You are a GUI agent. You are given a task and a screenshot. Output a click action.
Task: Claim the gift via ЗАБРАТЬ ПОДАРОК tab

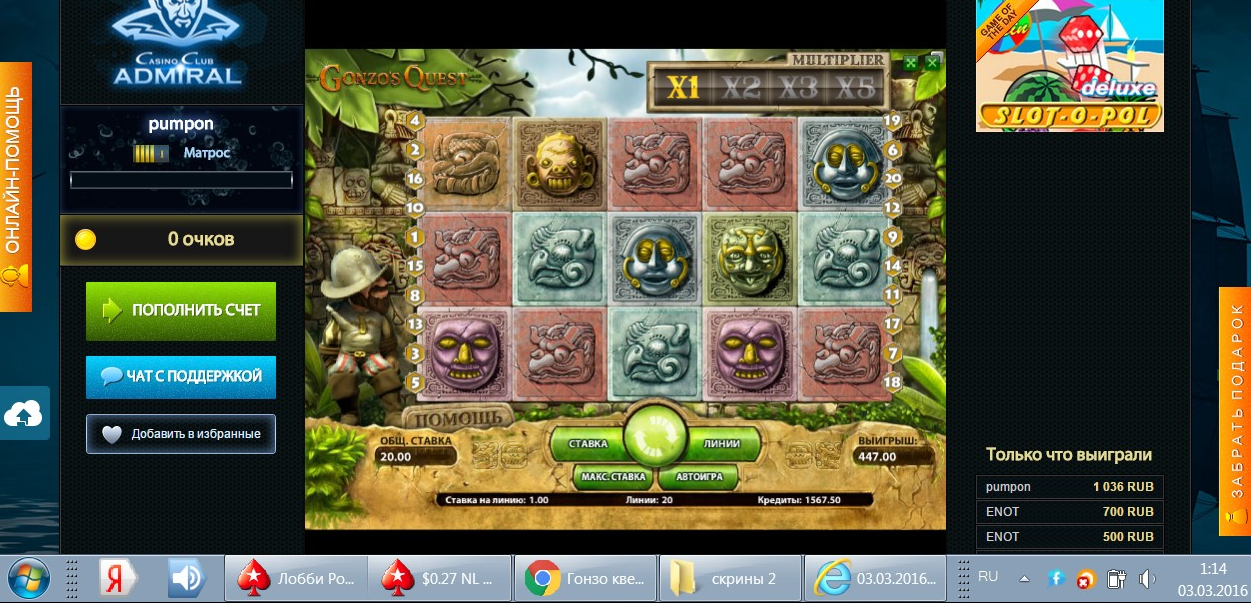pyautogui.click(x=1235, y=411)
